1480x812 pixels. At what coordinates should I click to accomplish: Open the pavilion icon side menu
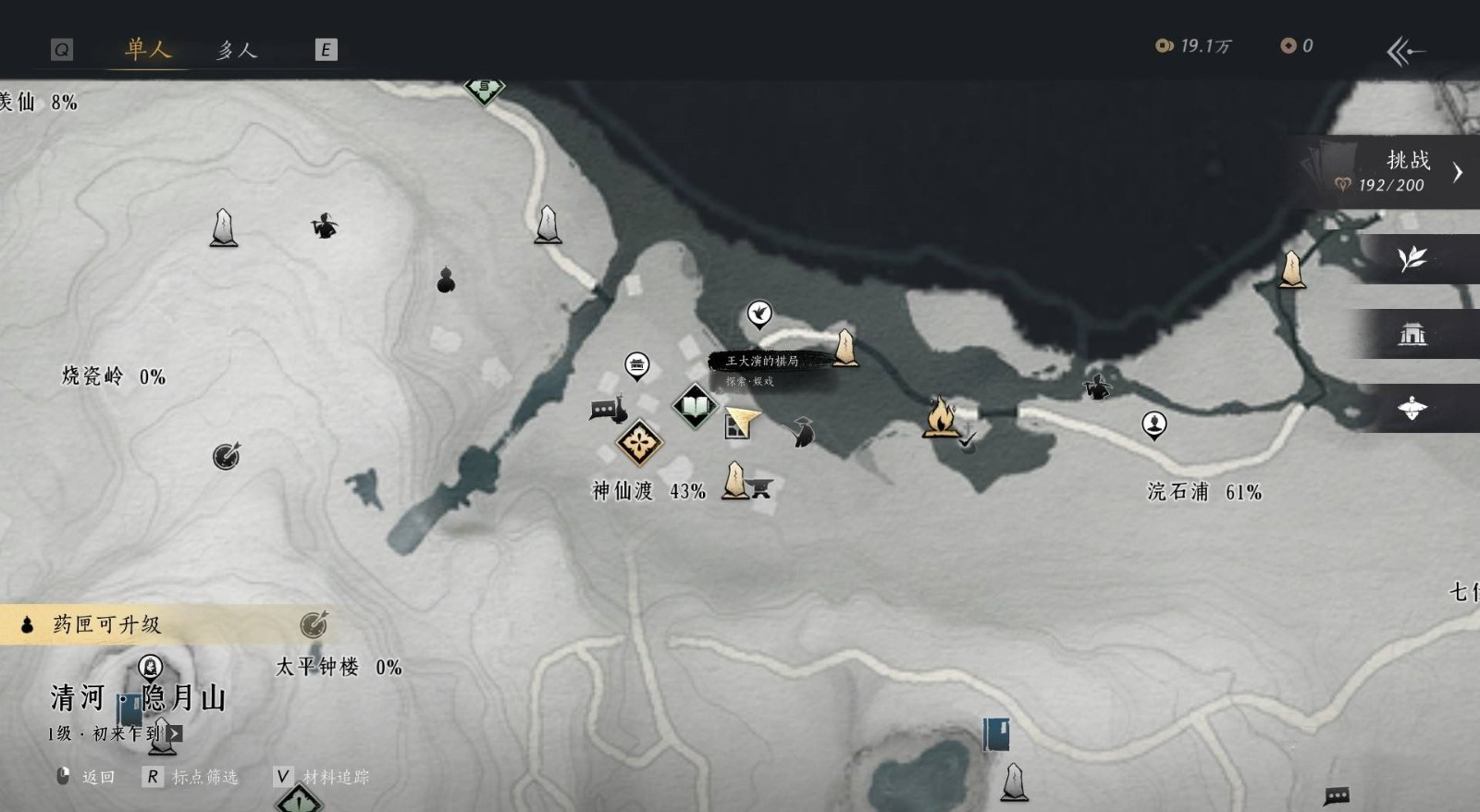click(1412, 334)
